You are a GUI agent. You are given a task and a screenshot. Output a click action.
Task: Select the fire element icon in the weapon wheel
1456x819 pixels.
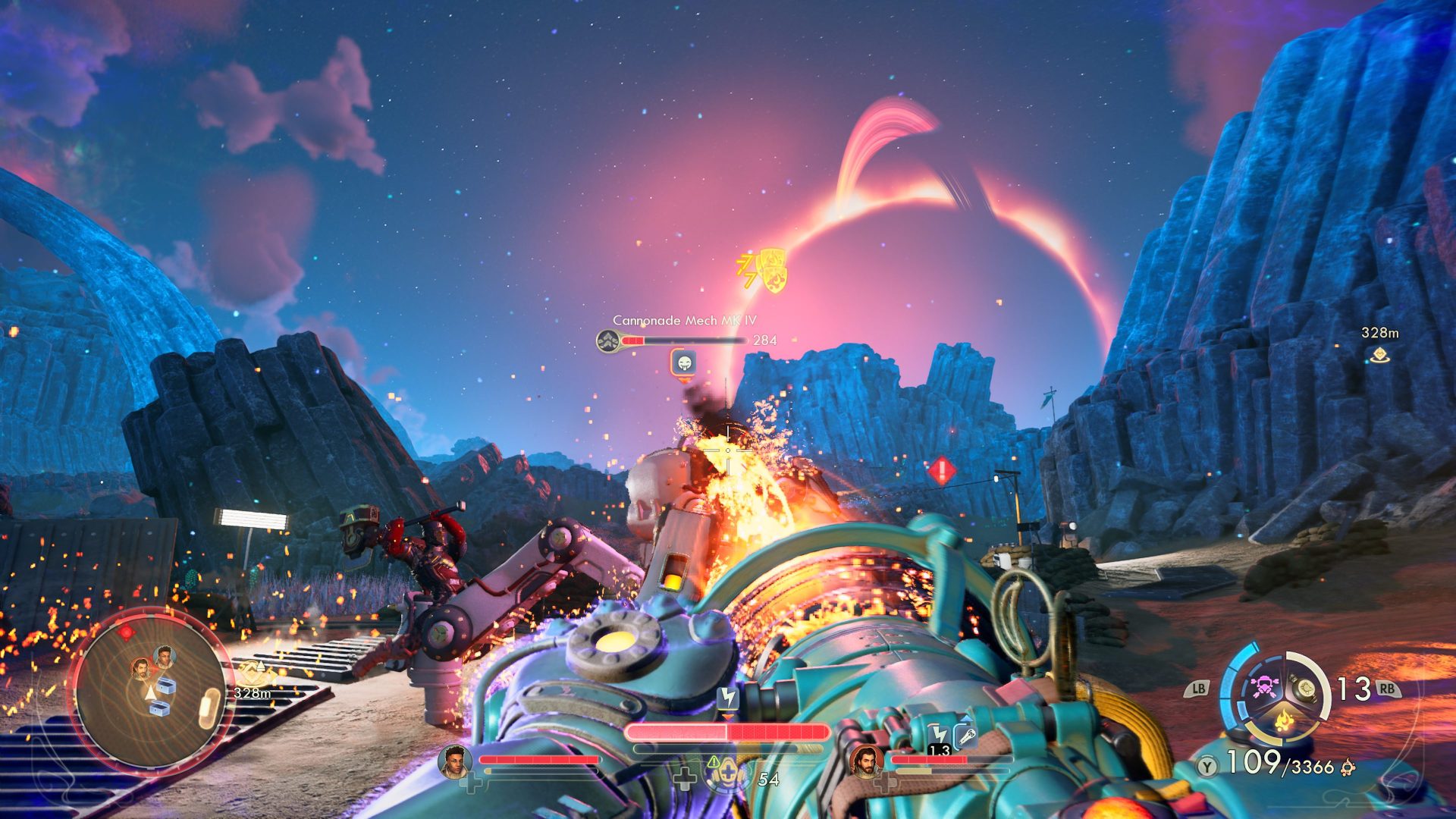tap(1283, 720)
